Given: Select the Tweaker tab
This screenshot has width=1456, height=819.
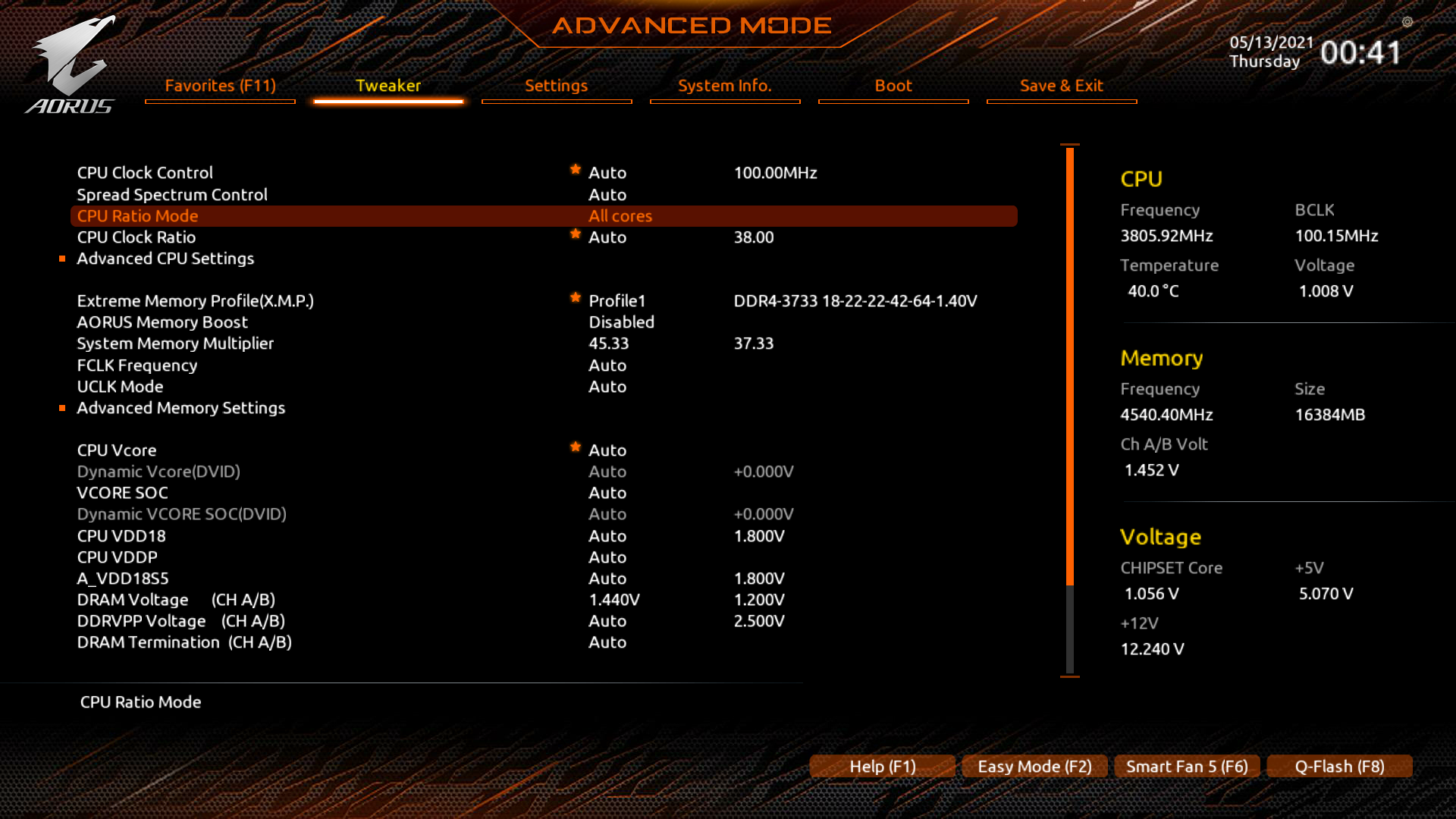Looking at the screenshot, I should [x=388, y=86].
